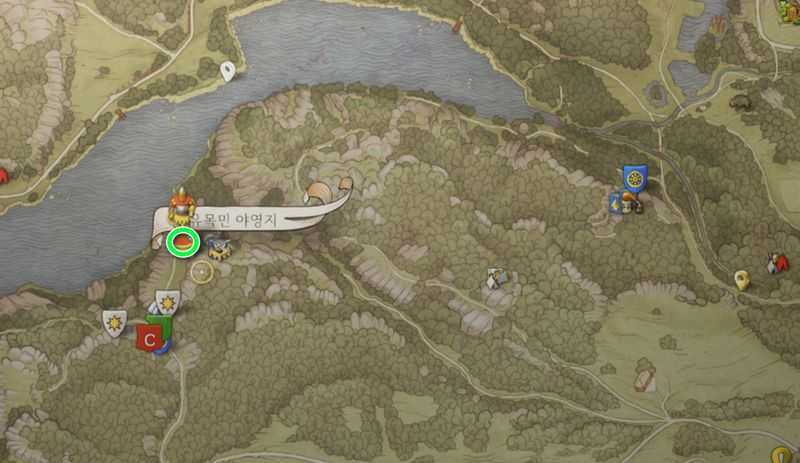Click the white pin marker by the river
This screenshot has width=800, height=463.
(228, 70)
